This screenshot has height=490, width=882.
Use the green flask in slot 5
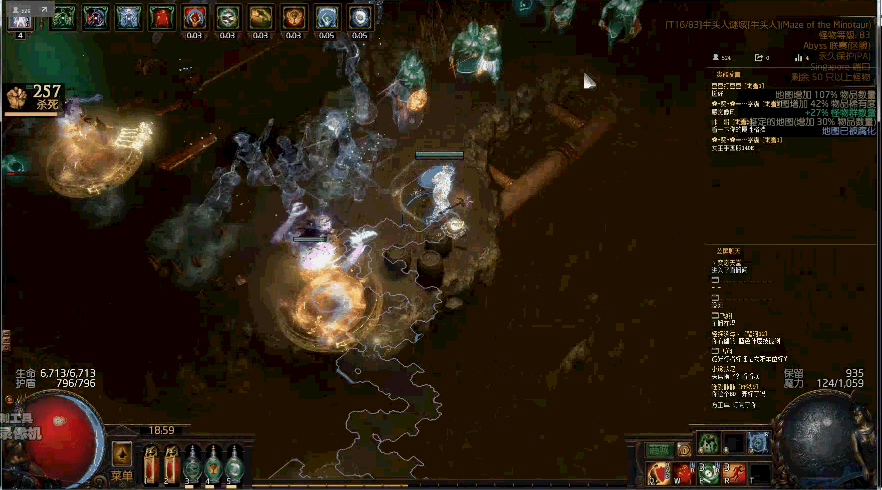click(233, 464)
